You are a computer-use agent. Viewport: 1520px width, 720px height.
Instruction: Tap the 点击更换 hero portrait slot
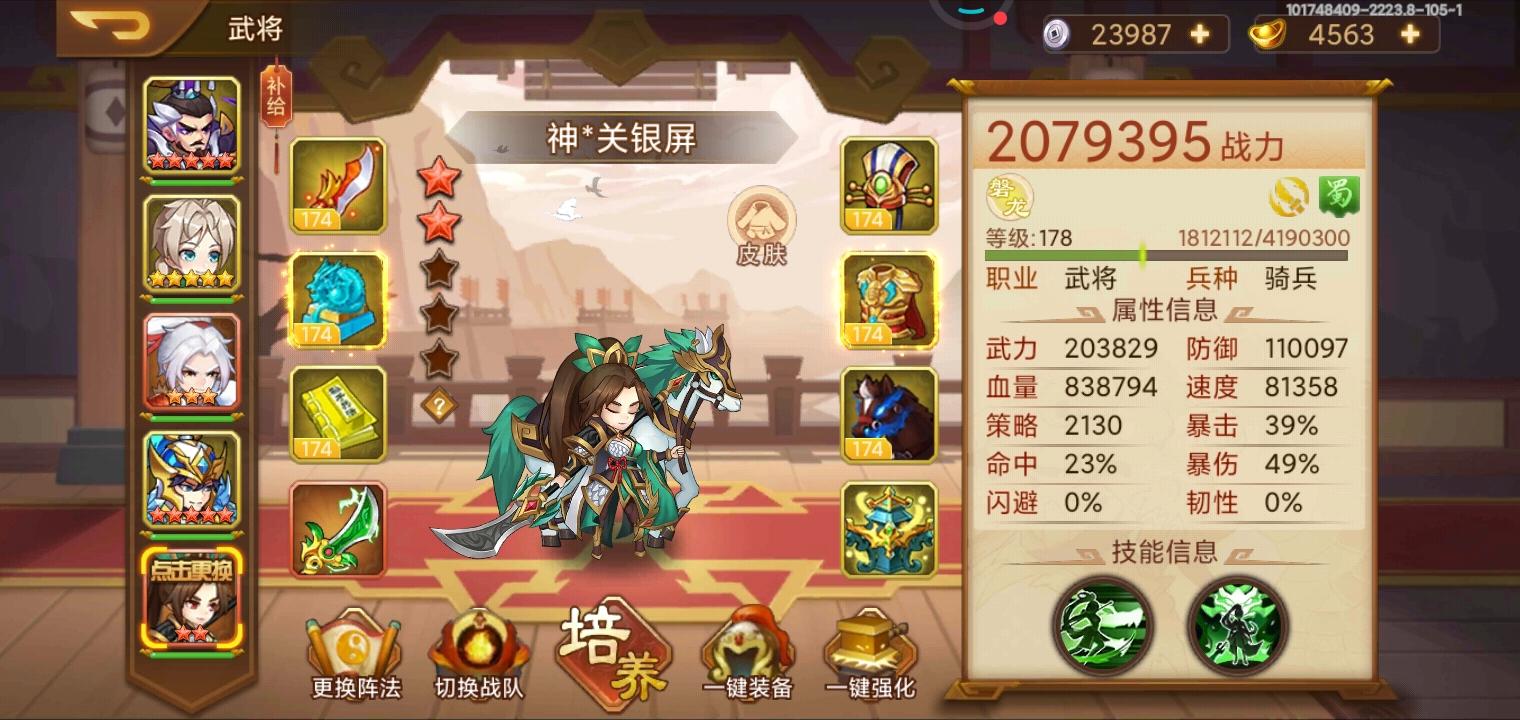point(190,610)
